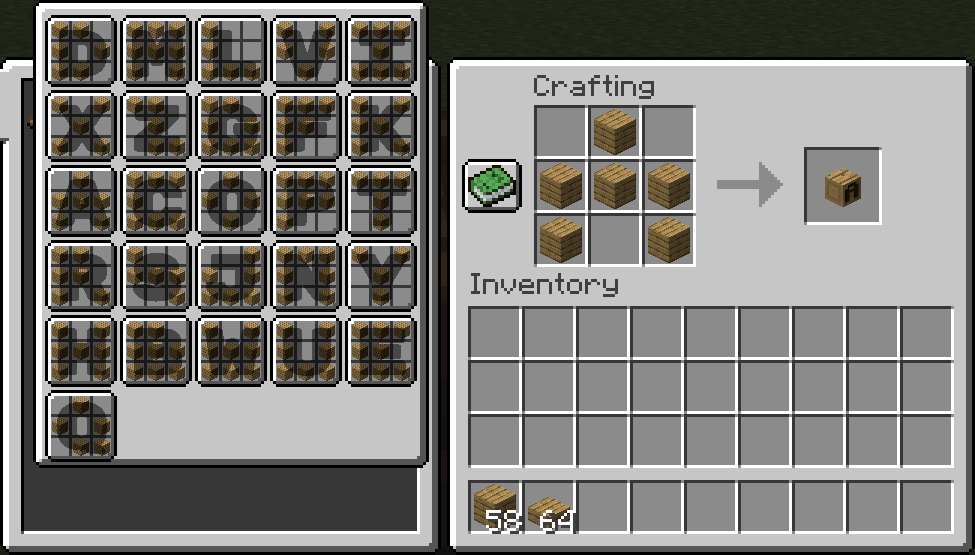
Task: Choose the letter A recipe
Action: click(82, 201)
